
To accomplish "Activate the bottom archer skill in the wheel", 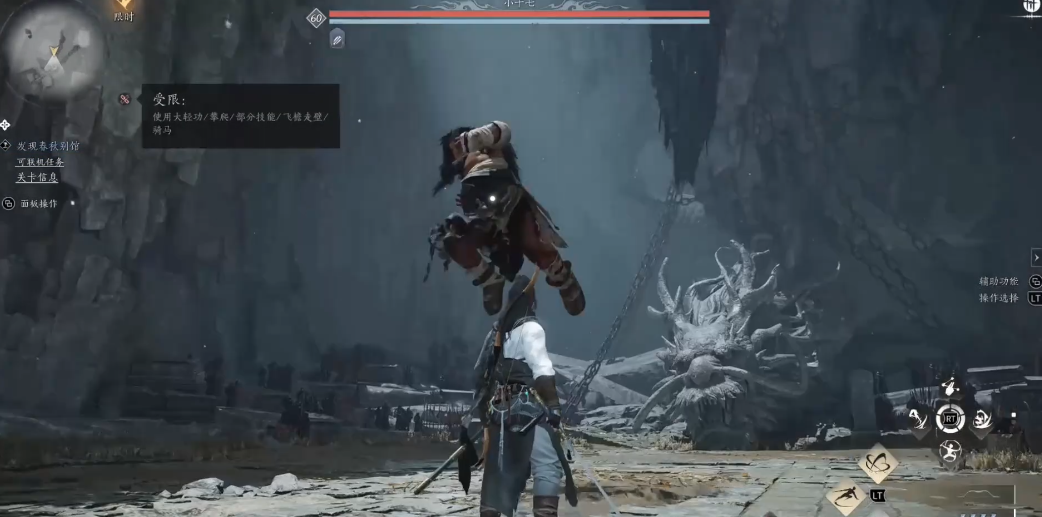I will click(949, 451).
